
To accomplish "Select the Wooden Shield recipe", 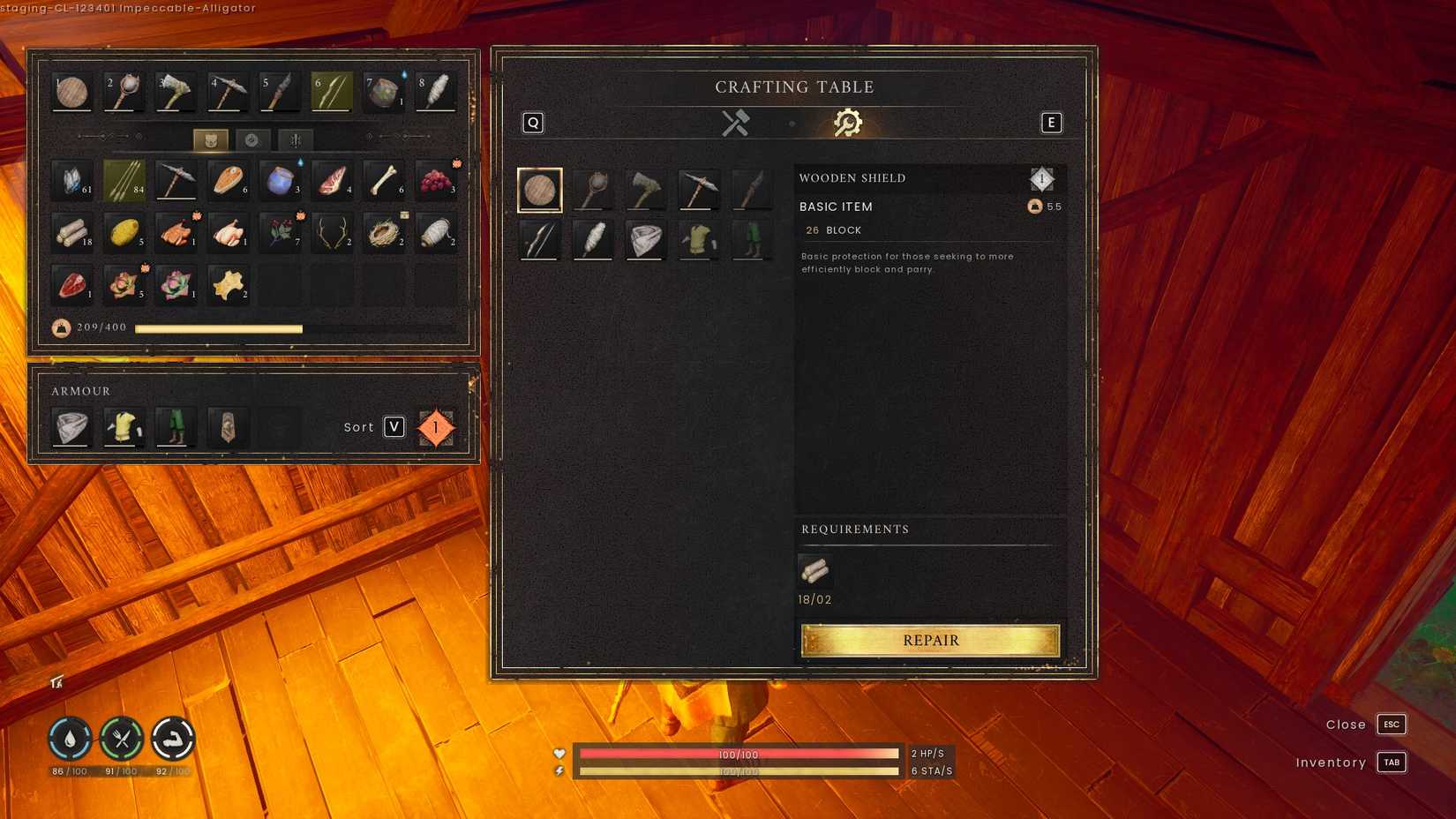I will 540,188.
